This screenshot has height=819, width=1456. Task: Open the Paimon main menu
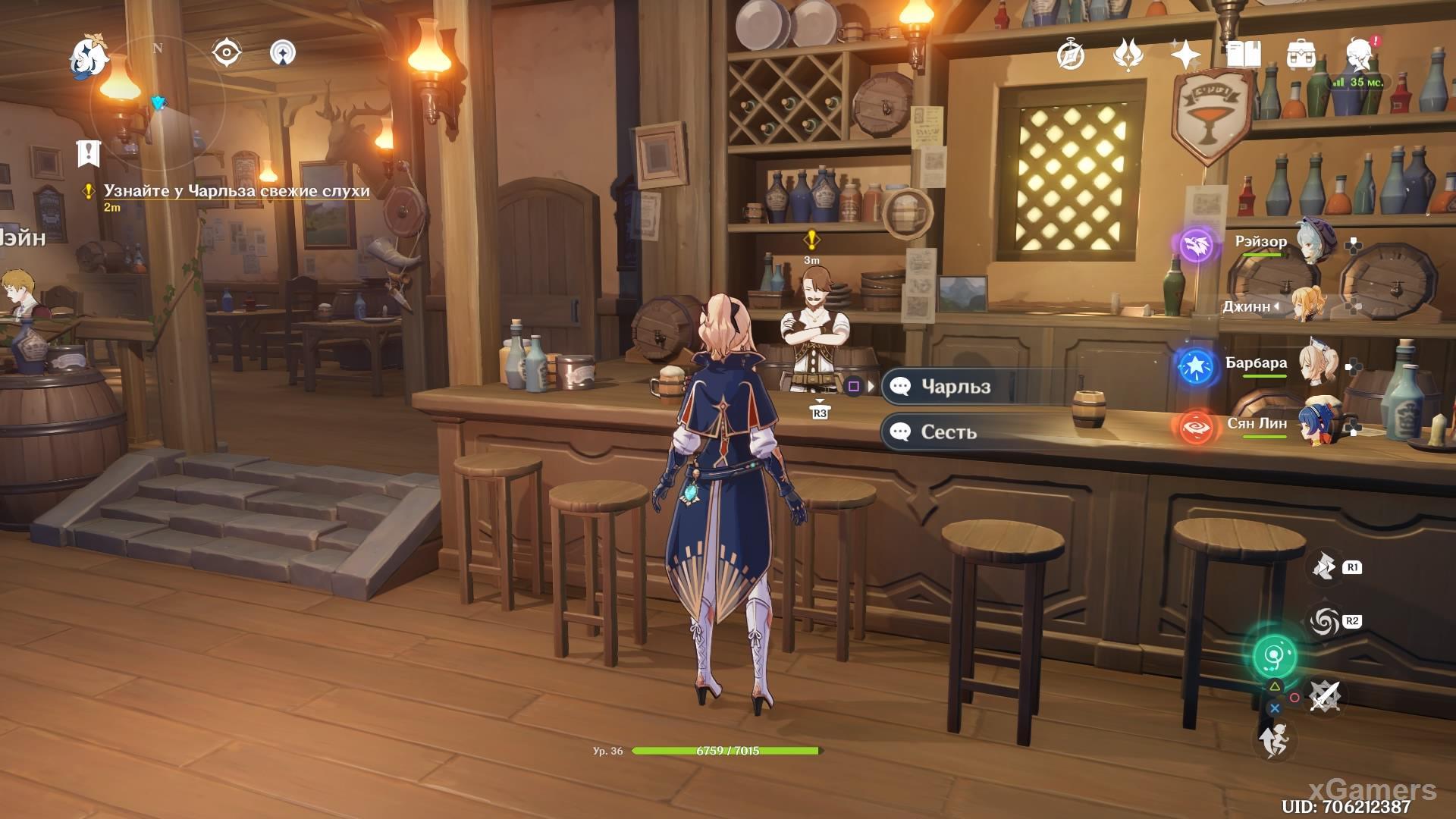[x=89, y=58]
